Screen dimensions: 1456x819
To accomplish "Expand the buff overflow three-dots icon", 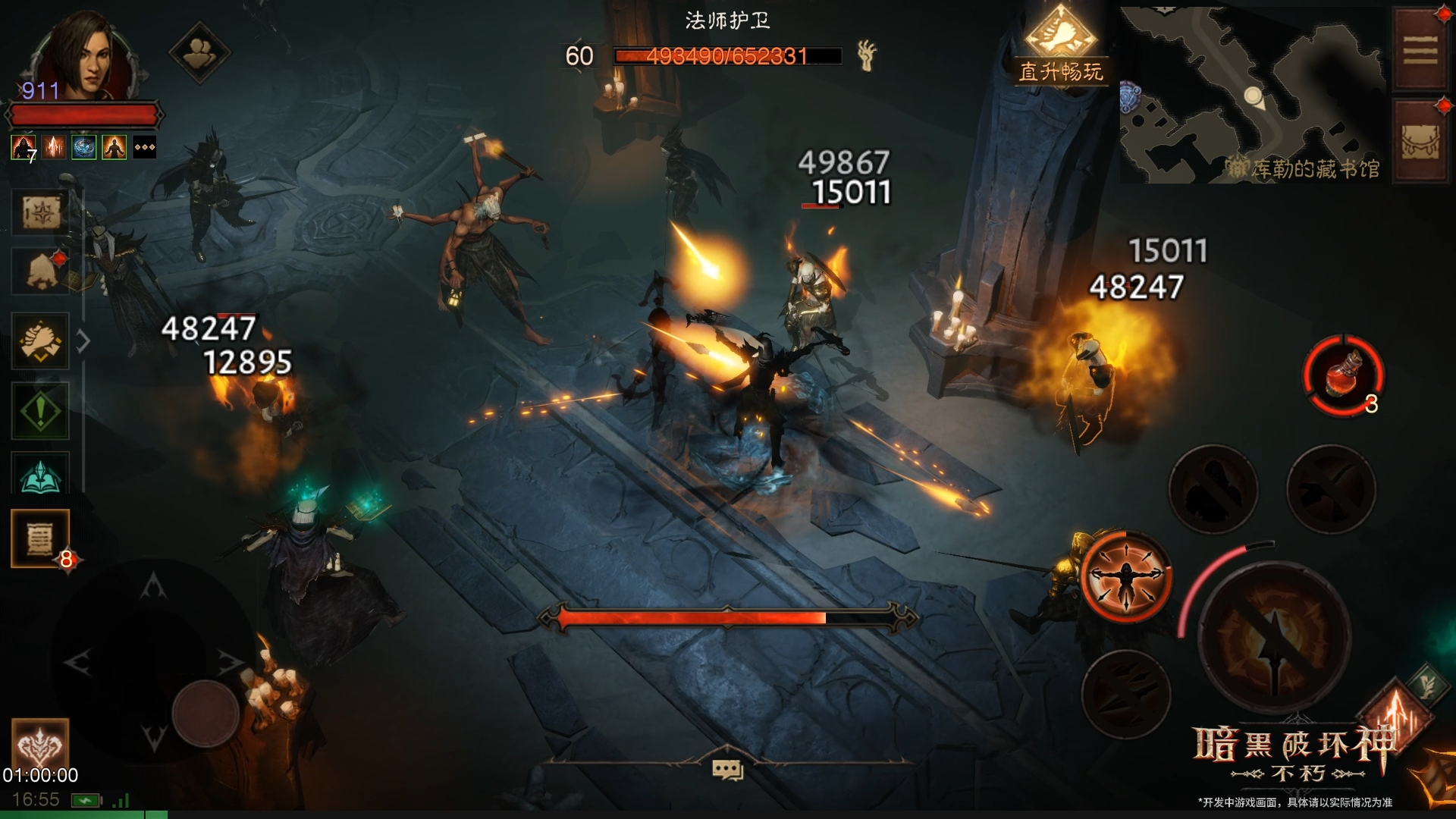I will tap(145, 147).
